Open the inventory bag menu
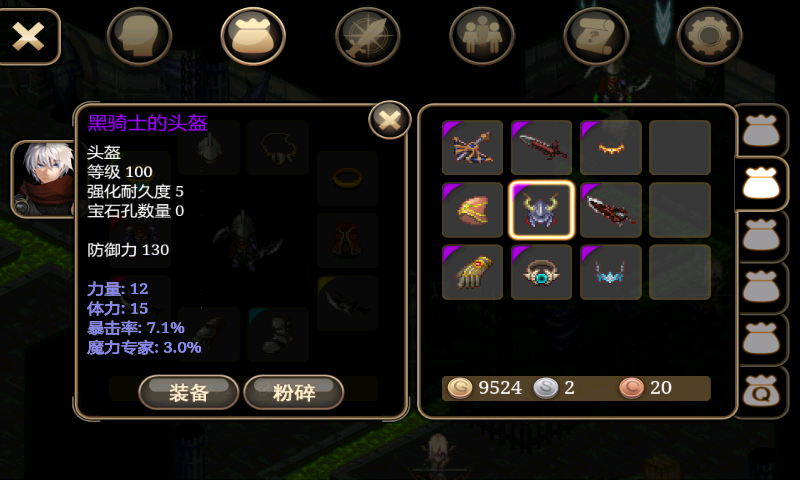This screenshot has height=480, width=800. pos(253,36)
